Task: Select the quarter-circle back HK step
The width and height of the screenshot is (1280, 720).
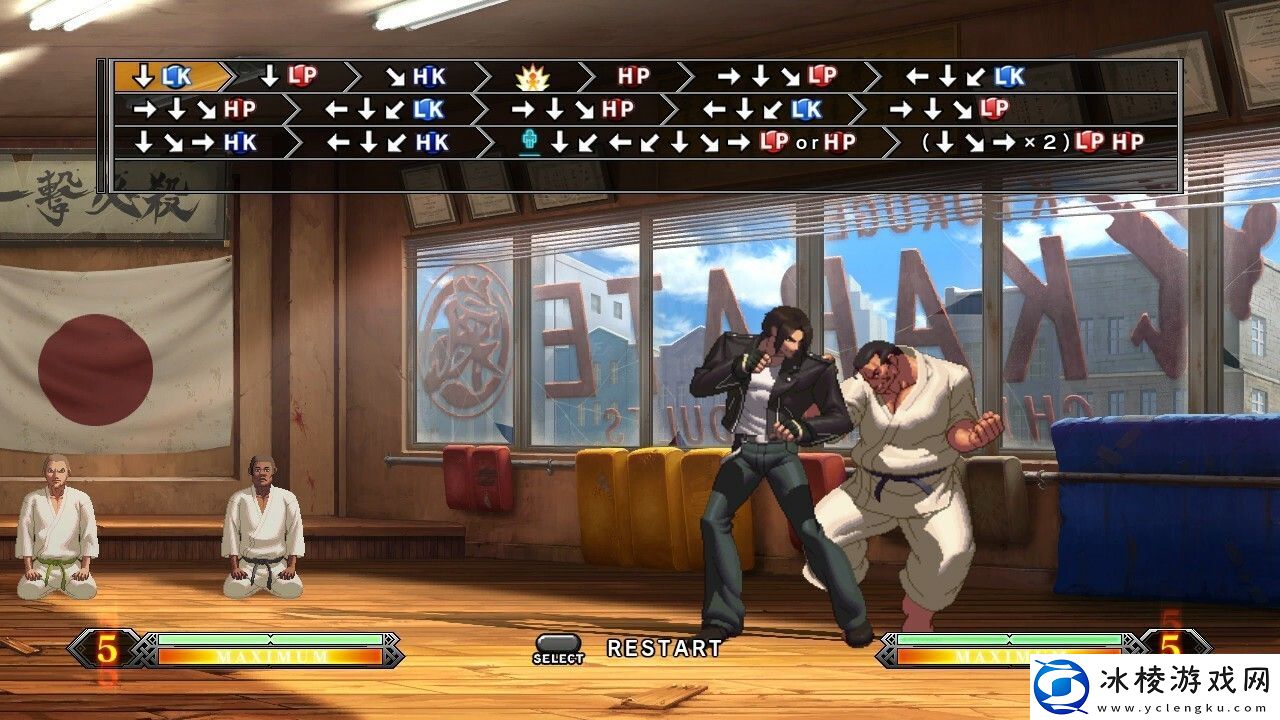Action: point(387,142)
